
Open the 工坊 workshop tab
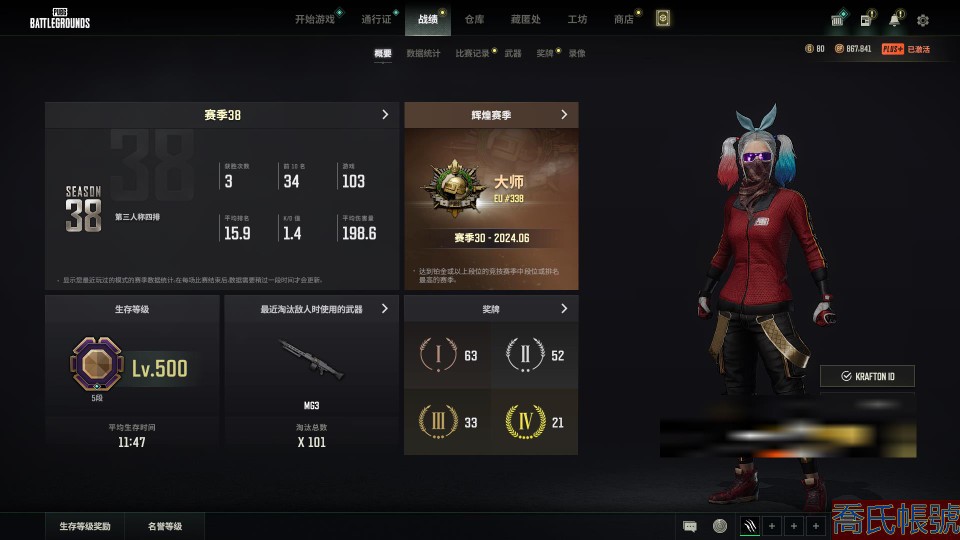click(x=577, y=19)
